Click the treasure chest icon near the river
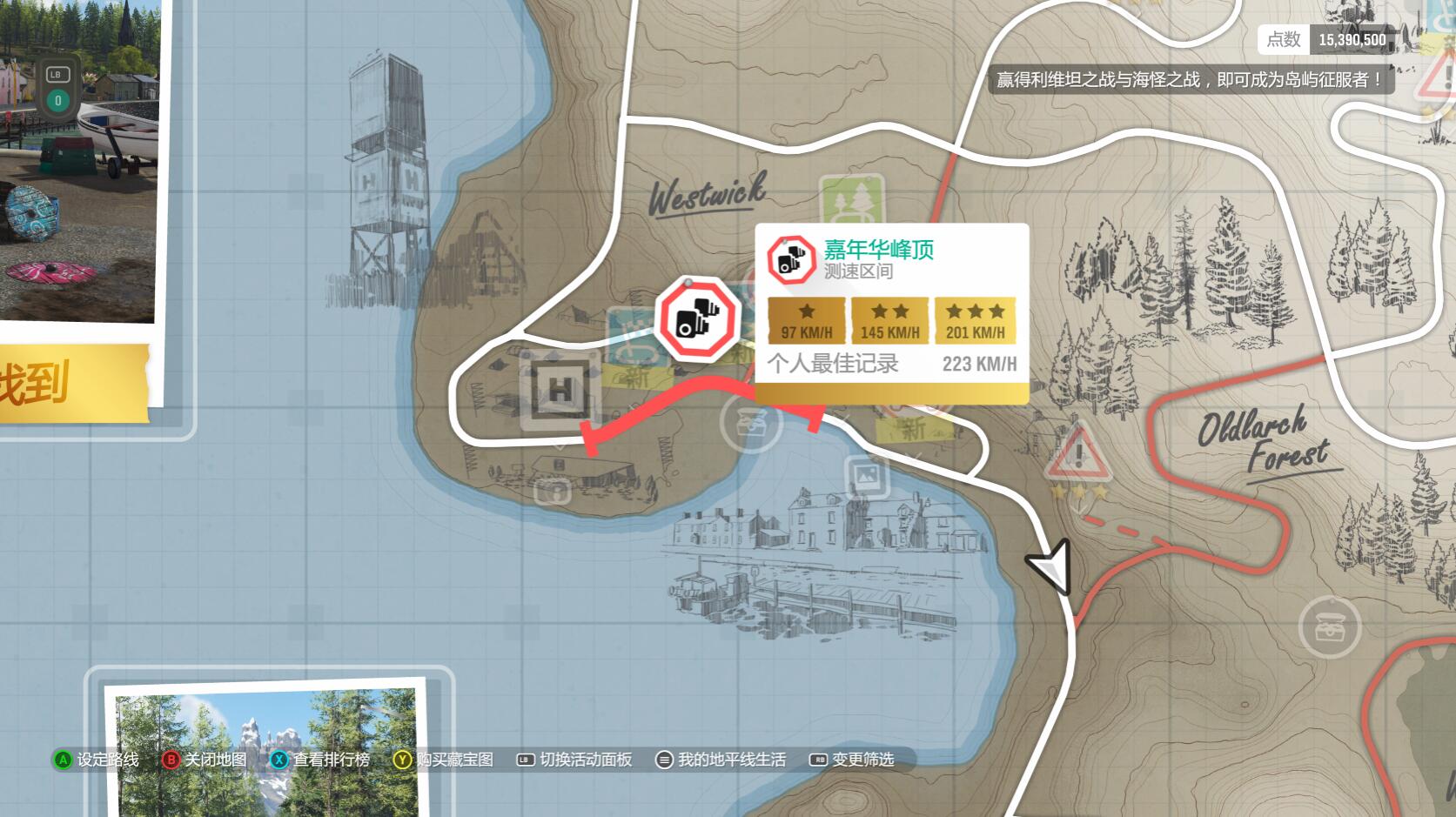The image size is (1456, 817). pos(754,425)
